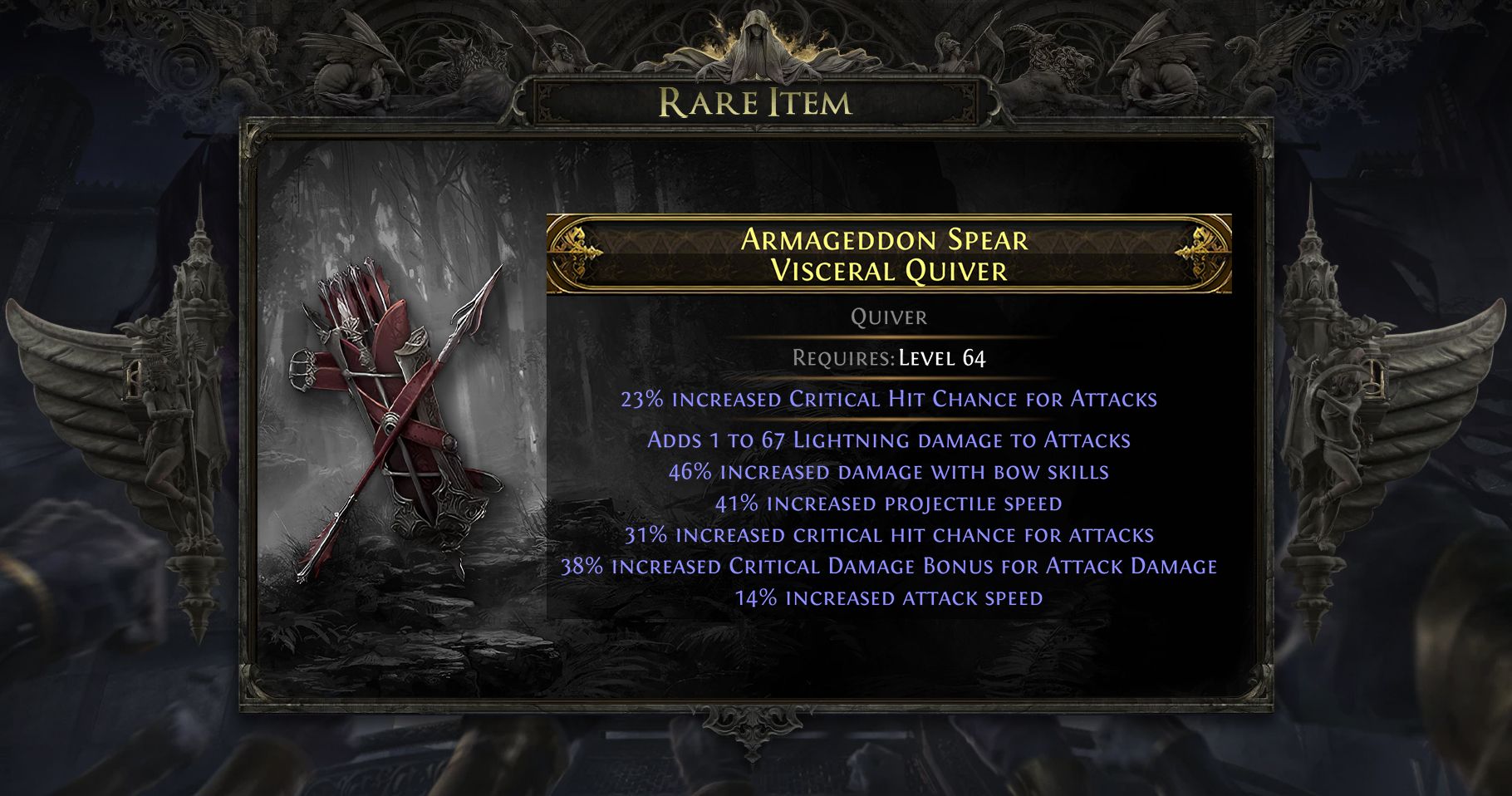Open the 23% increased Critical Hit Chance line

(x=889, y=400)
